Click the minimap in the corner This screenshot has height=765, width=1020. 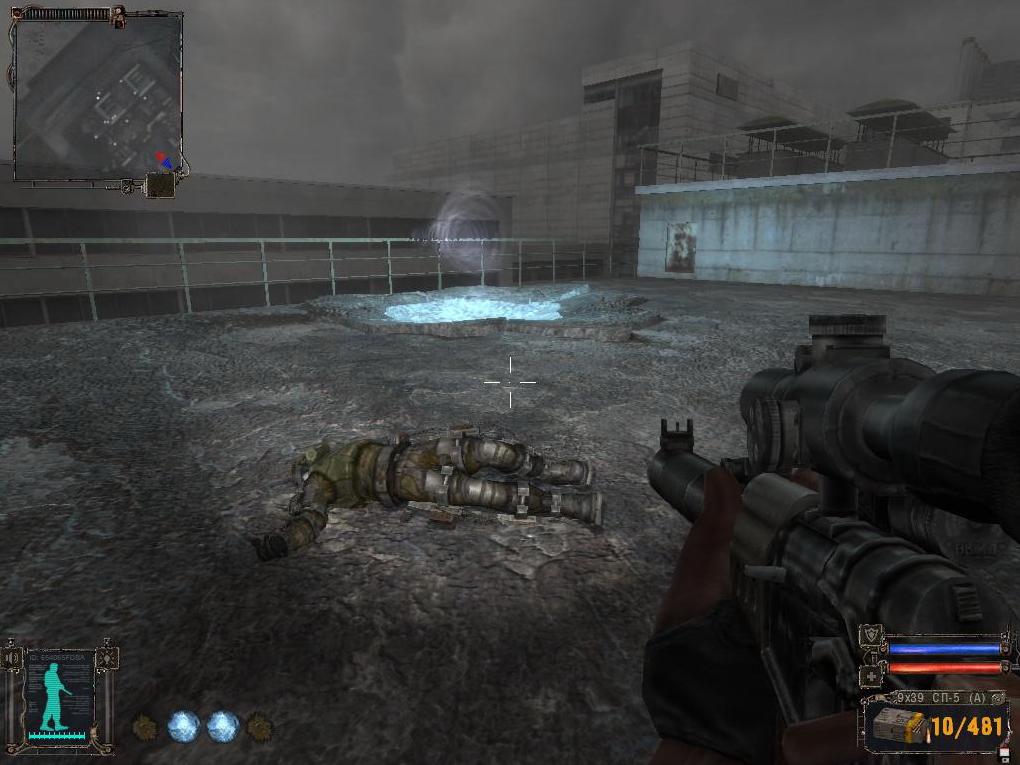97,98
